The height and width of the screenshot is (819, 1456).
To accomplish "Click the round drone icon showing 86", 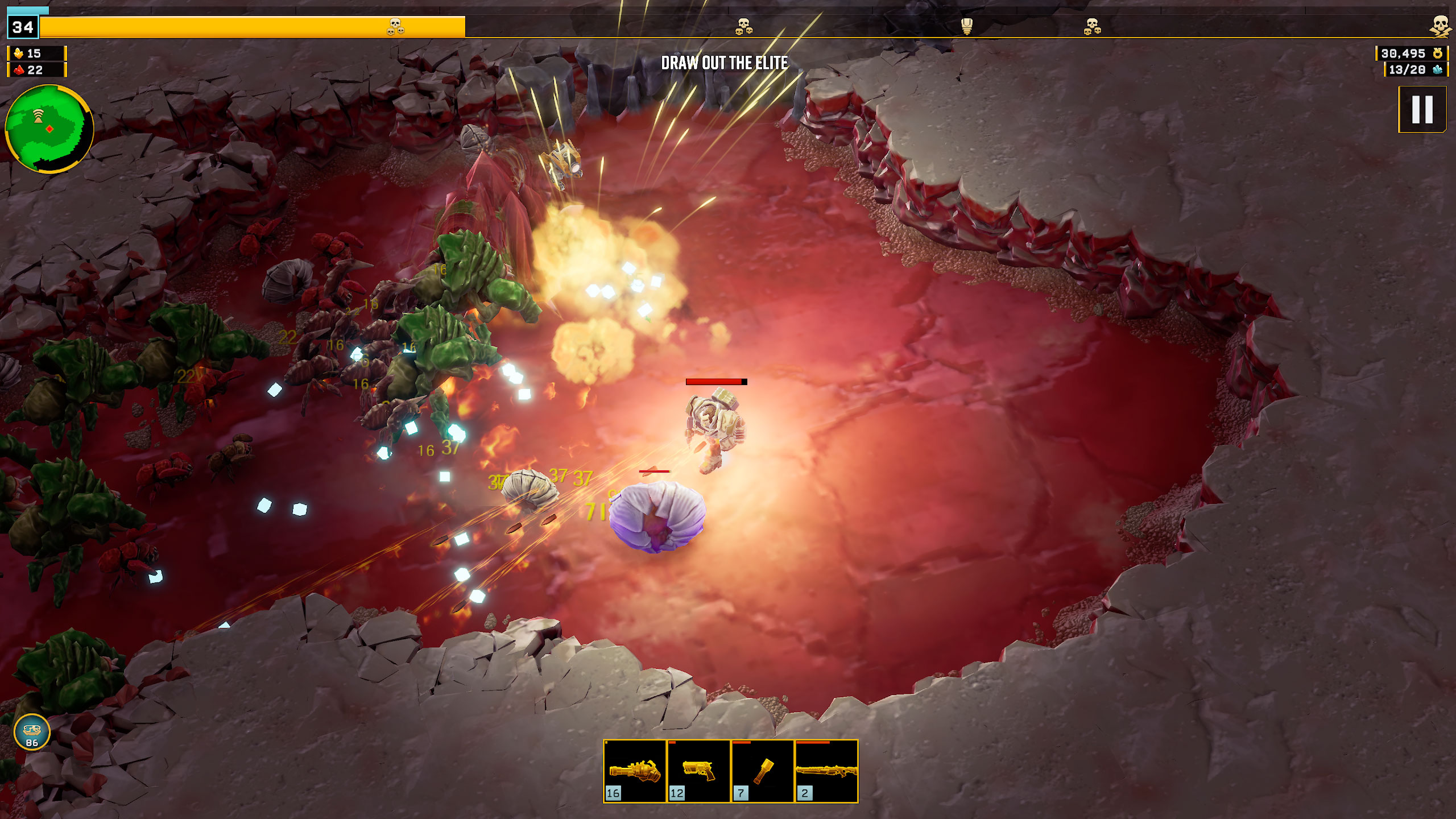I will [32, 733].
